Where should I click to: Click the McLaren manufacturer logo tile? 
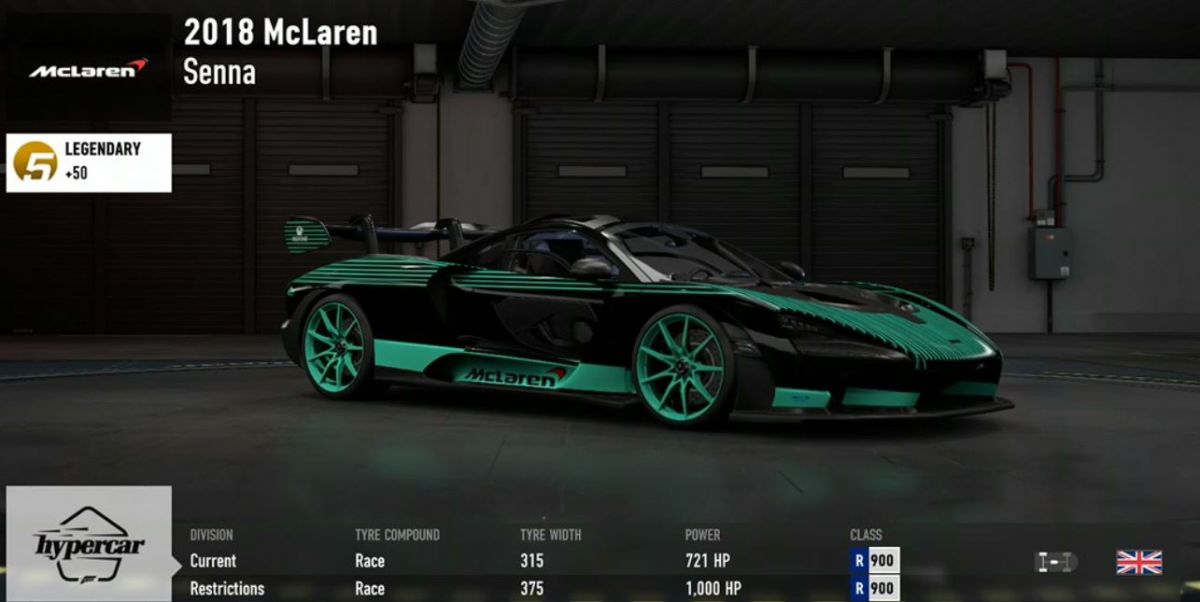tap(88, 68)
